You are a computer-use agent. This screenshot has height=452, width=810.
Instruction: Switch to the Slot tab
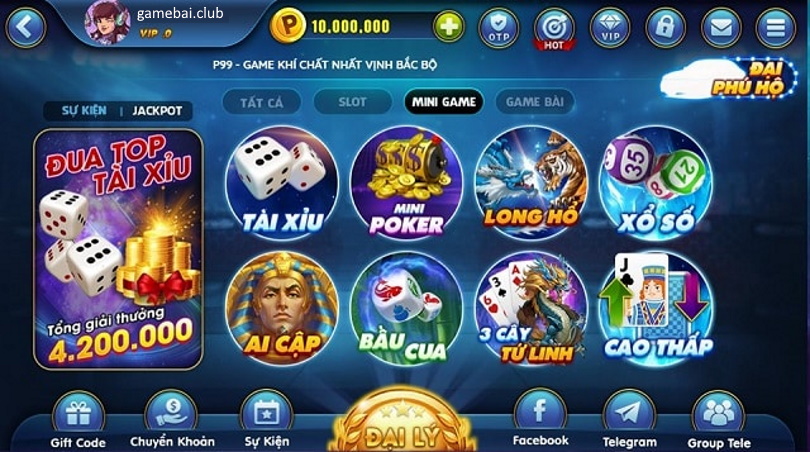[352, 102]
